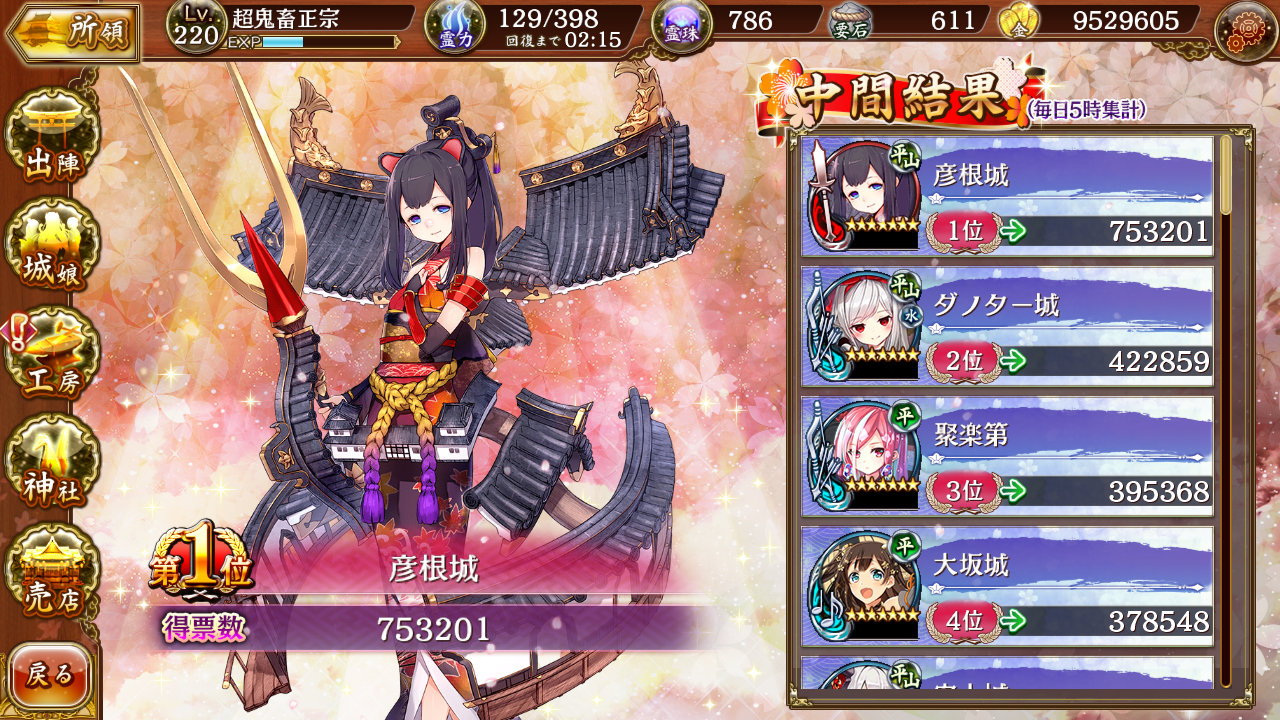Open the 出陣 sortie menu

pos(52,137)
